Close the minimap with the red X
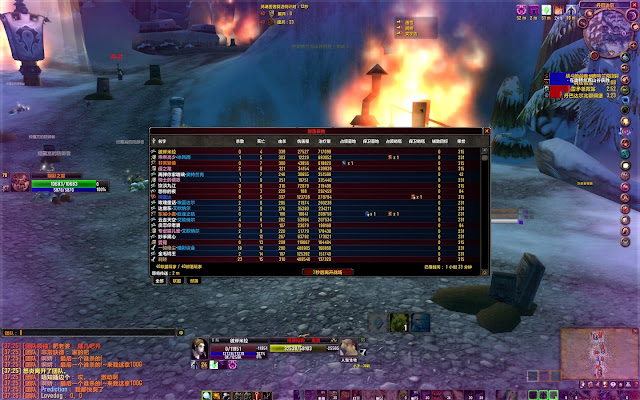 coord(633,5)
